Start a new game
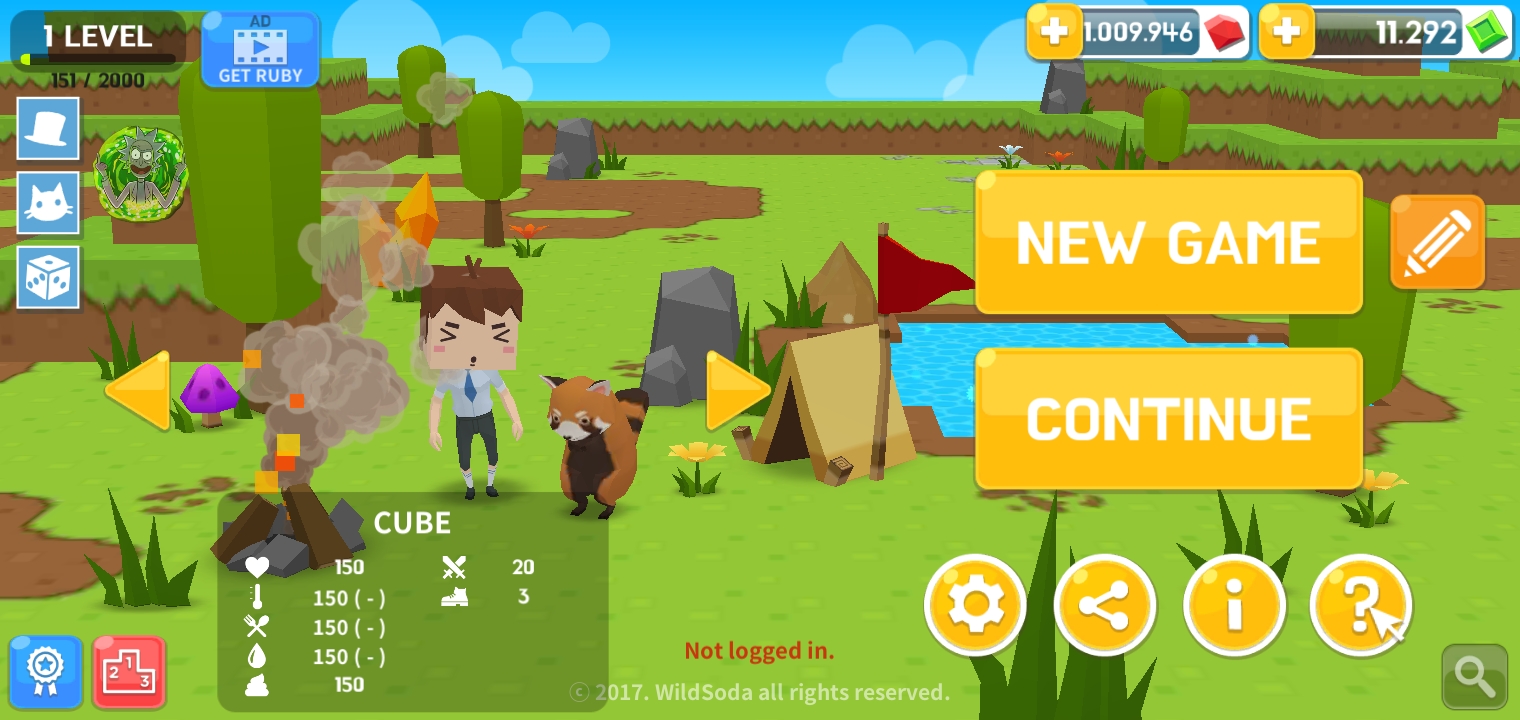 [1168, 243]
